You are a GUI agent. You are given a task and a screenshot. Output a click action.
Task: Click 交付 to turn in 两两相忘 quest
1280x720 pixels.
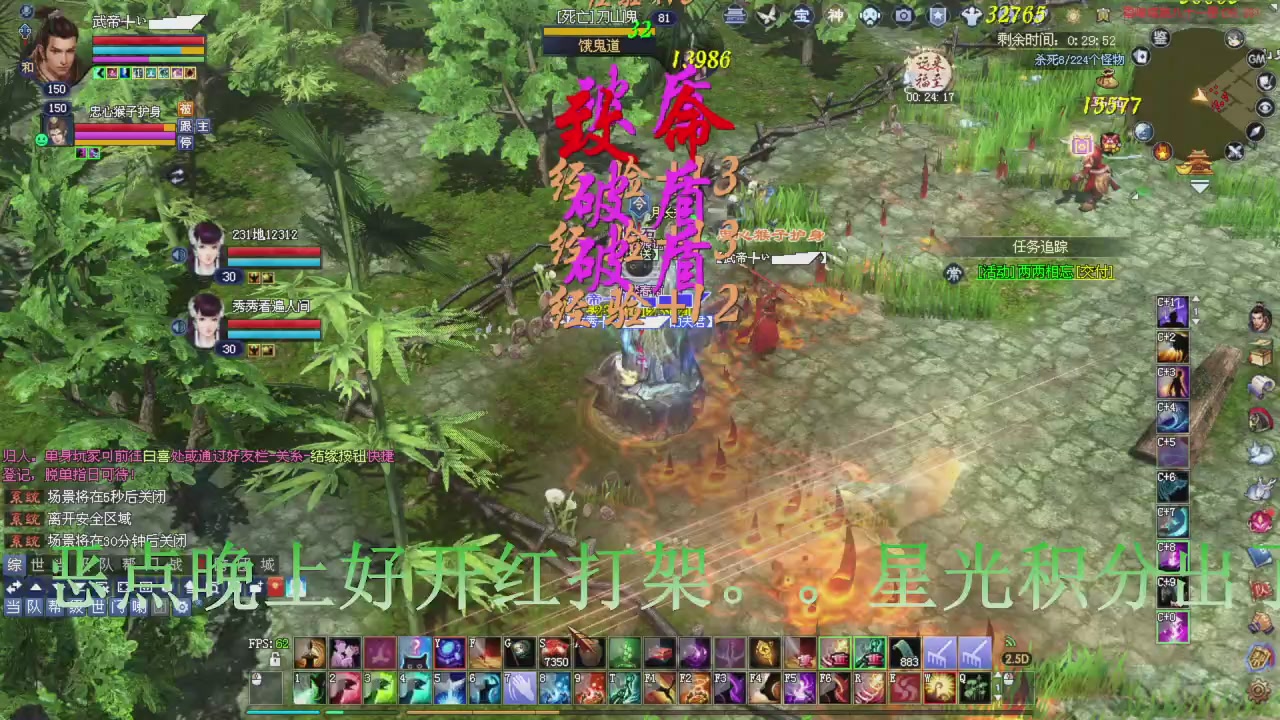[x=1095, y=272]
